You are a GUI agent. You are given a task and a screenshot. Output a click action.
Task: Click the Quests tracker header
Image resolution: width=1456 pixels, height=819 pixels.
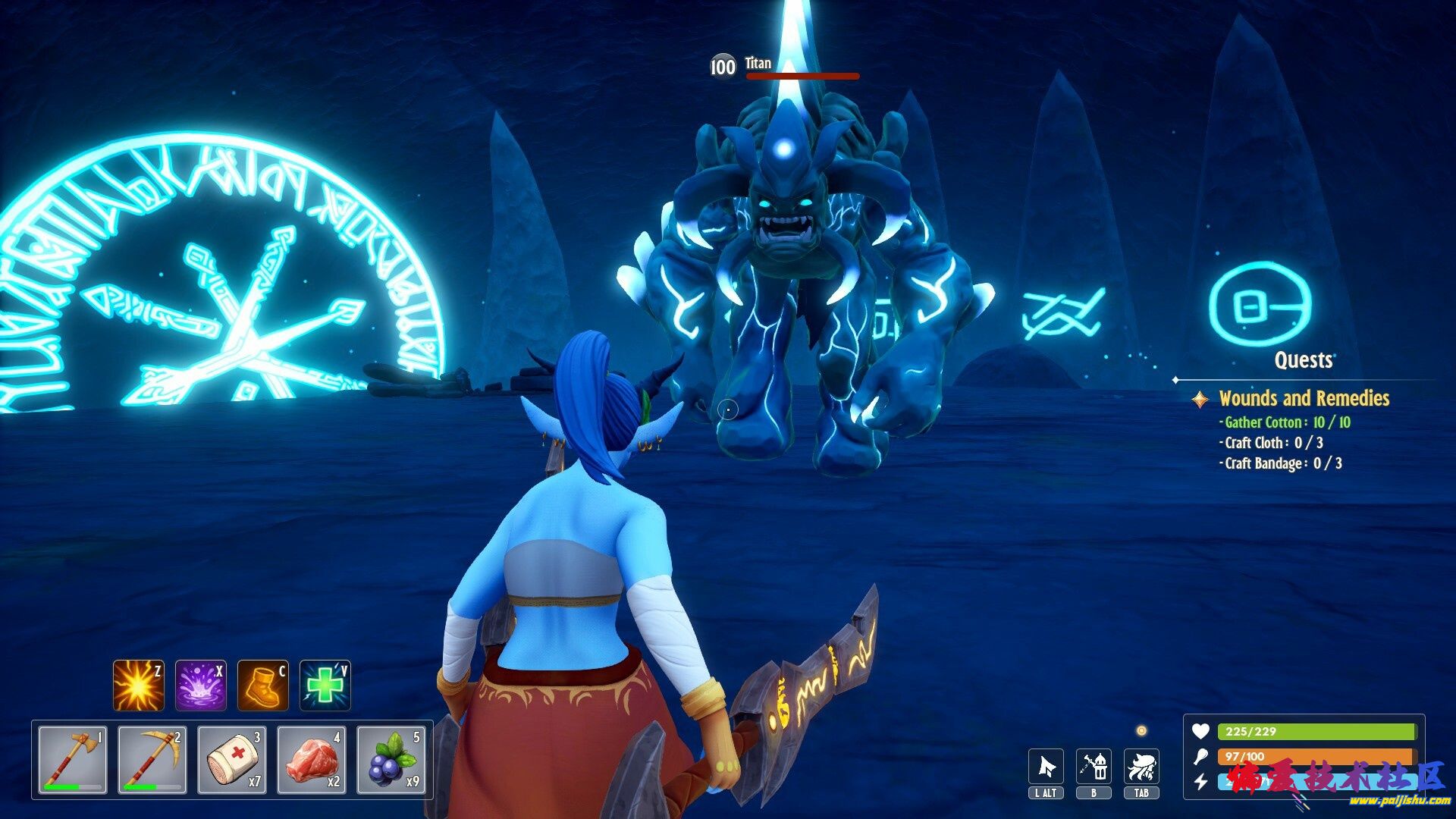point(1303,360)
